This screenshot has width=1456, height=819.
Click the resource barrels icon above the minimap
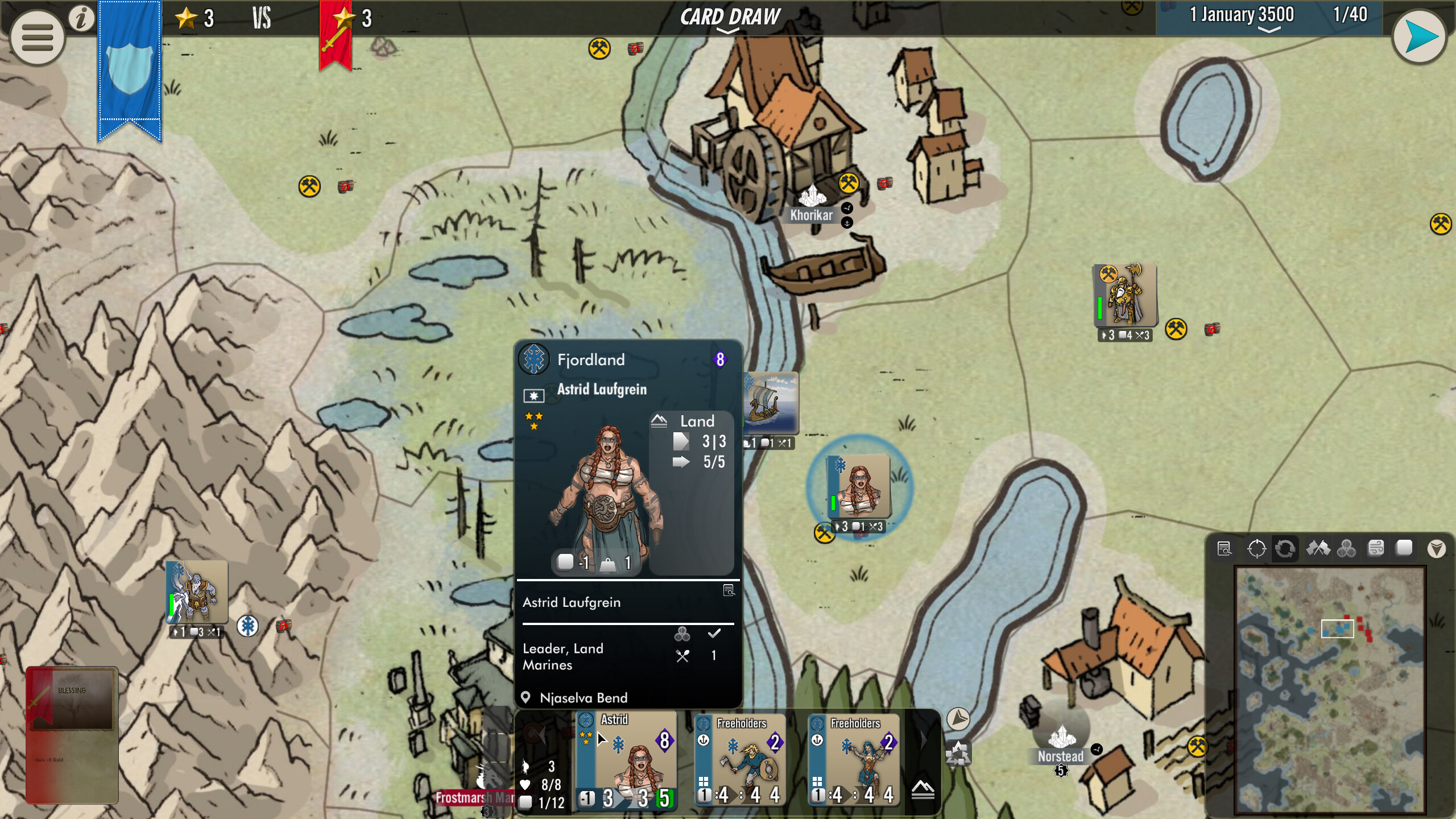point(1346,548)
